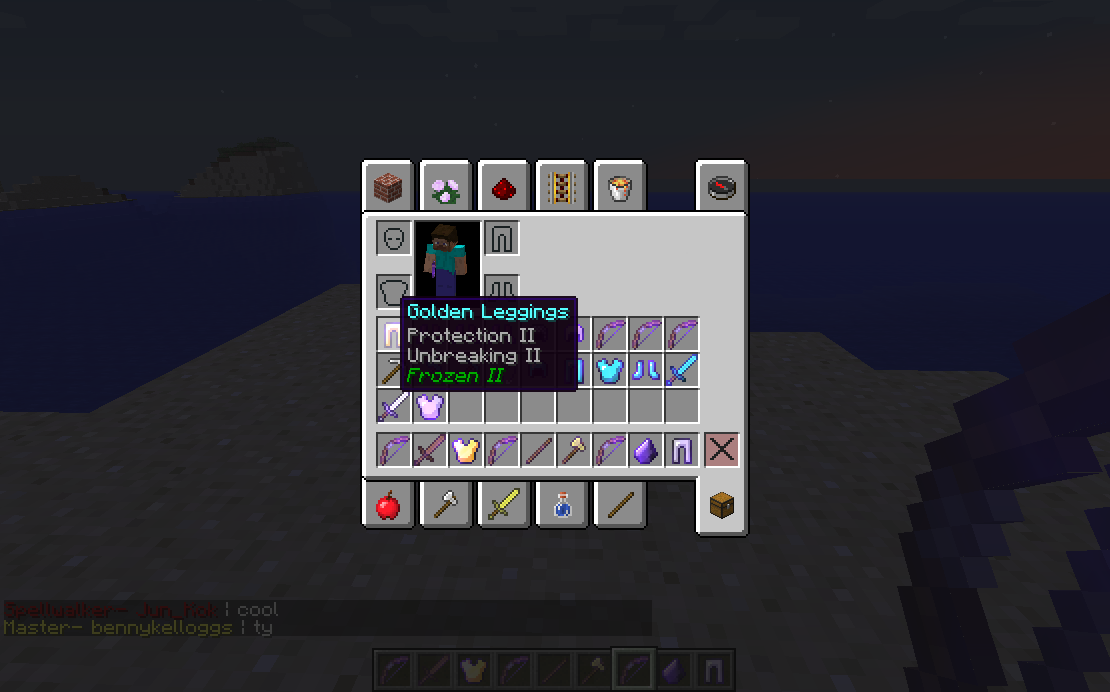1110x692 pixels.
Task: Pick the purple gem item slot
Action: pyautogui.click(x=646, y=450)
